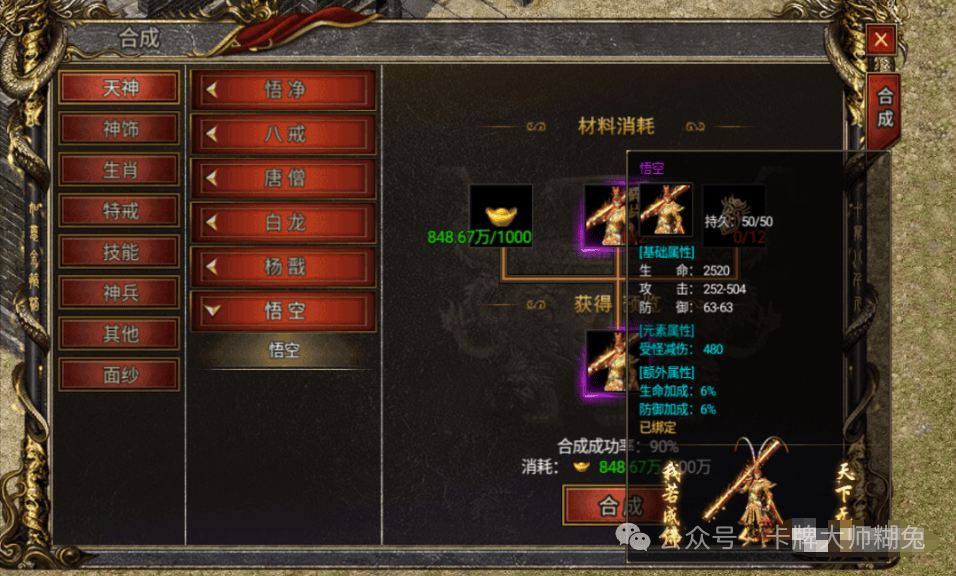Image resolution: width=956 pixels, height=576 pixels.
Task: Collapse the 悟空 list entry
Action: (284, 311)
